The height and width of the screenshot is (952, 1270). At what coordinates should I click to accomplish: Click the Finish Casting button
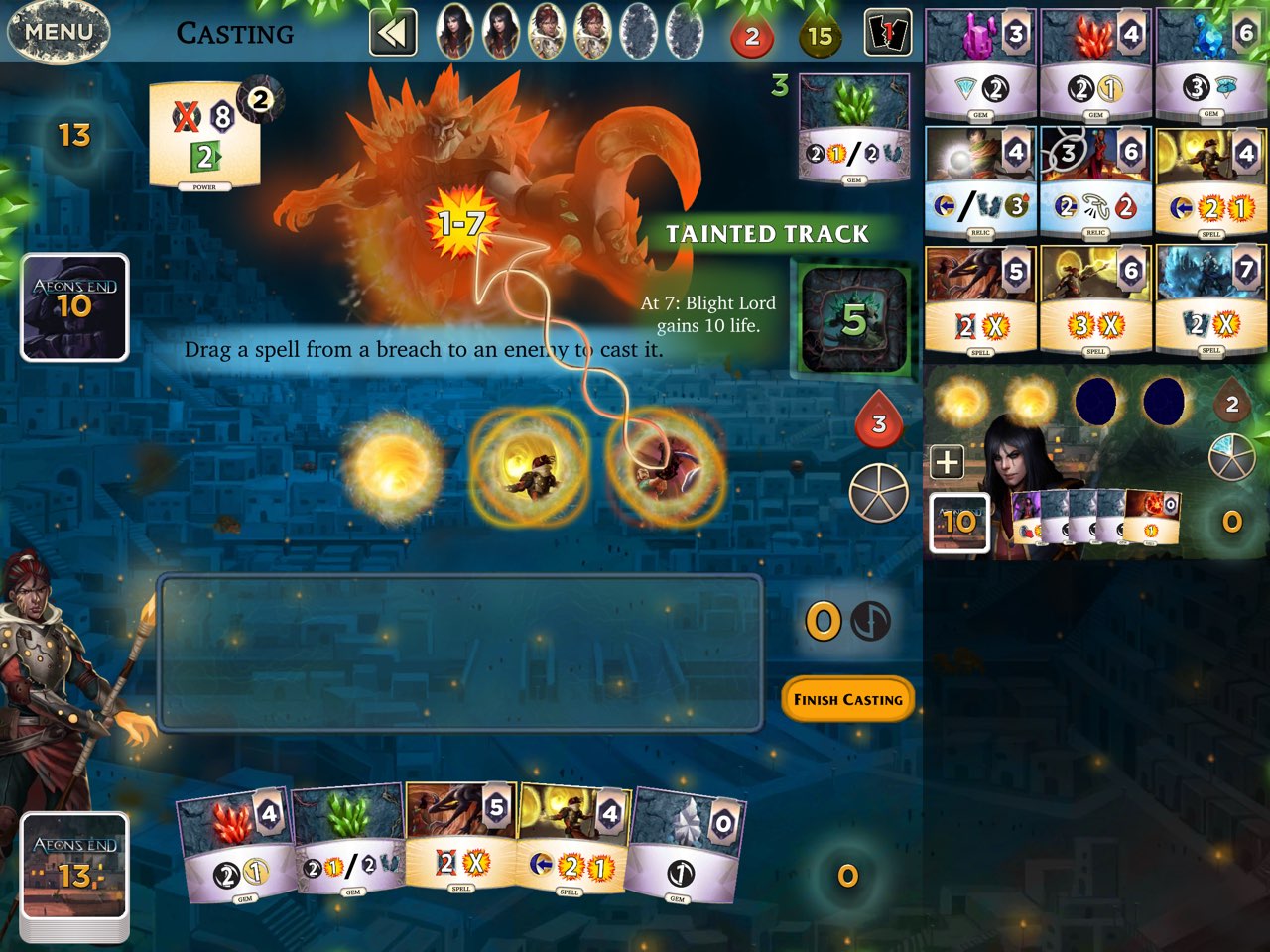click(x=847, y=699)
